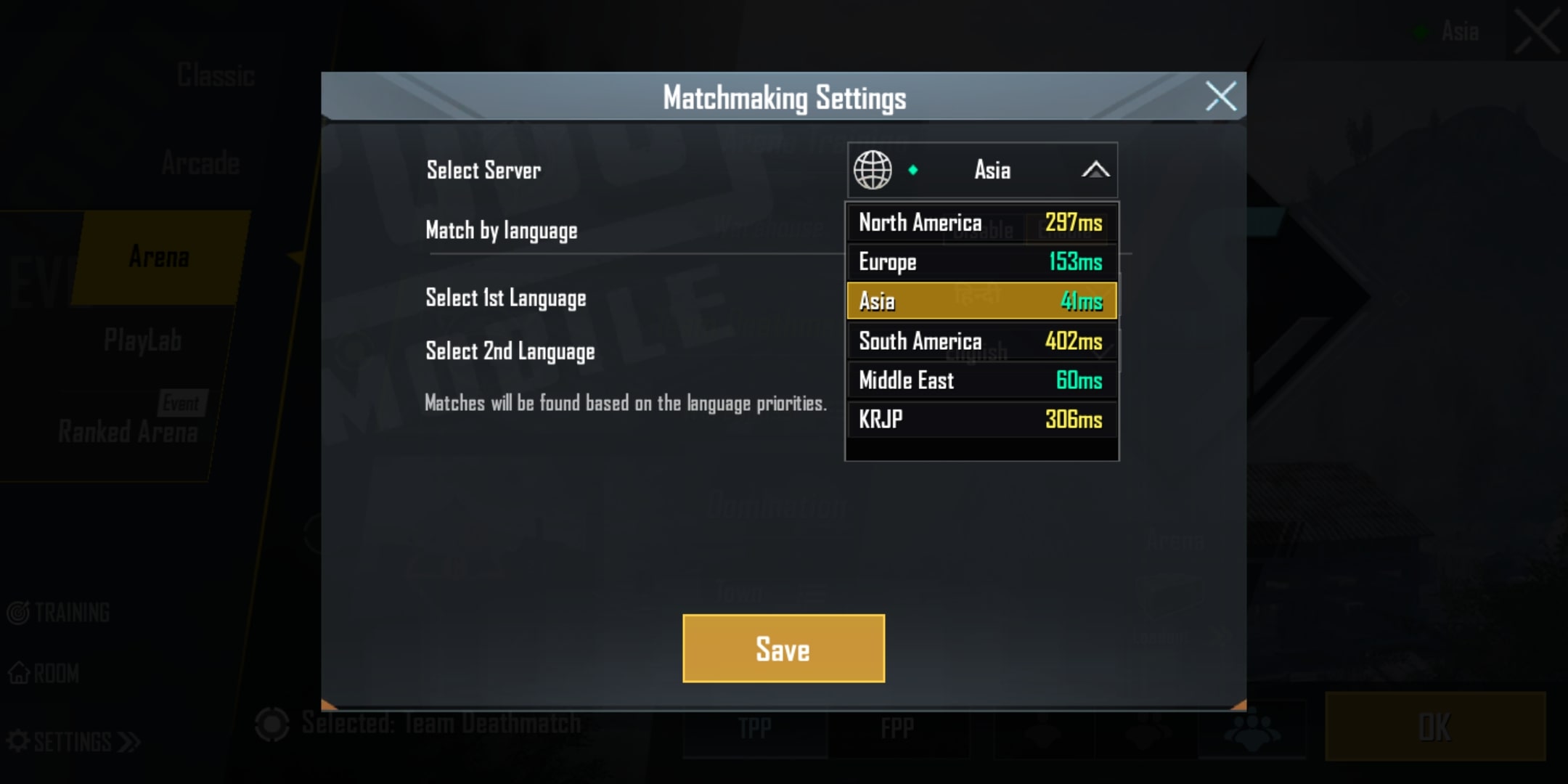The image size is (1568, 784).
Task: Switch to the South America server
Action: click(981, 340)
